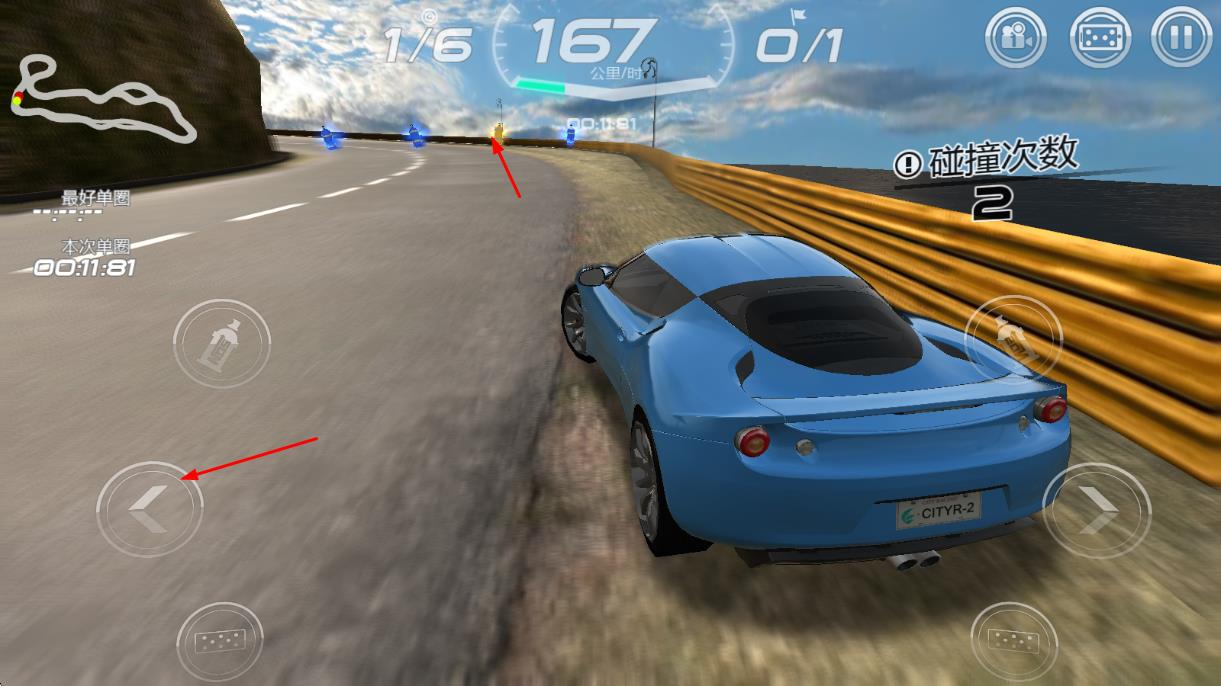The image size is (1221, 686).
Task: Pause the race
Action: (1182, 39)
